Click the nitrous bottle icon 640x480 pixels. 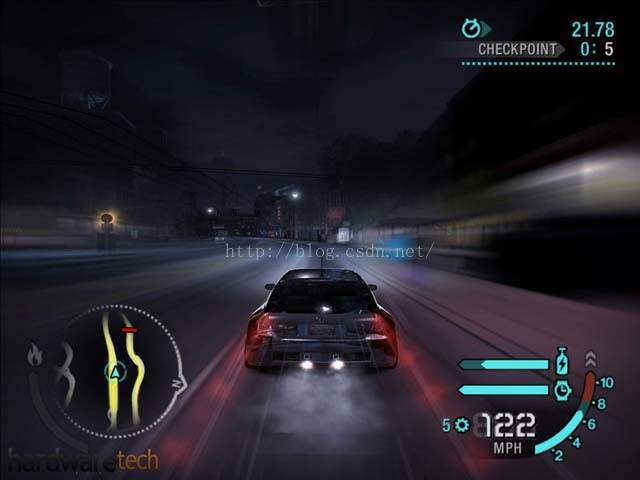[561, 360]
